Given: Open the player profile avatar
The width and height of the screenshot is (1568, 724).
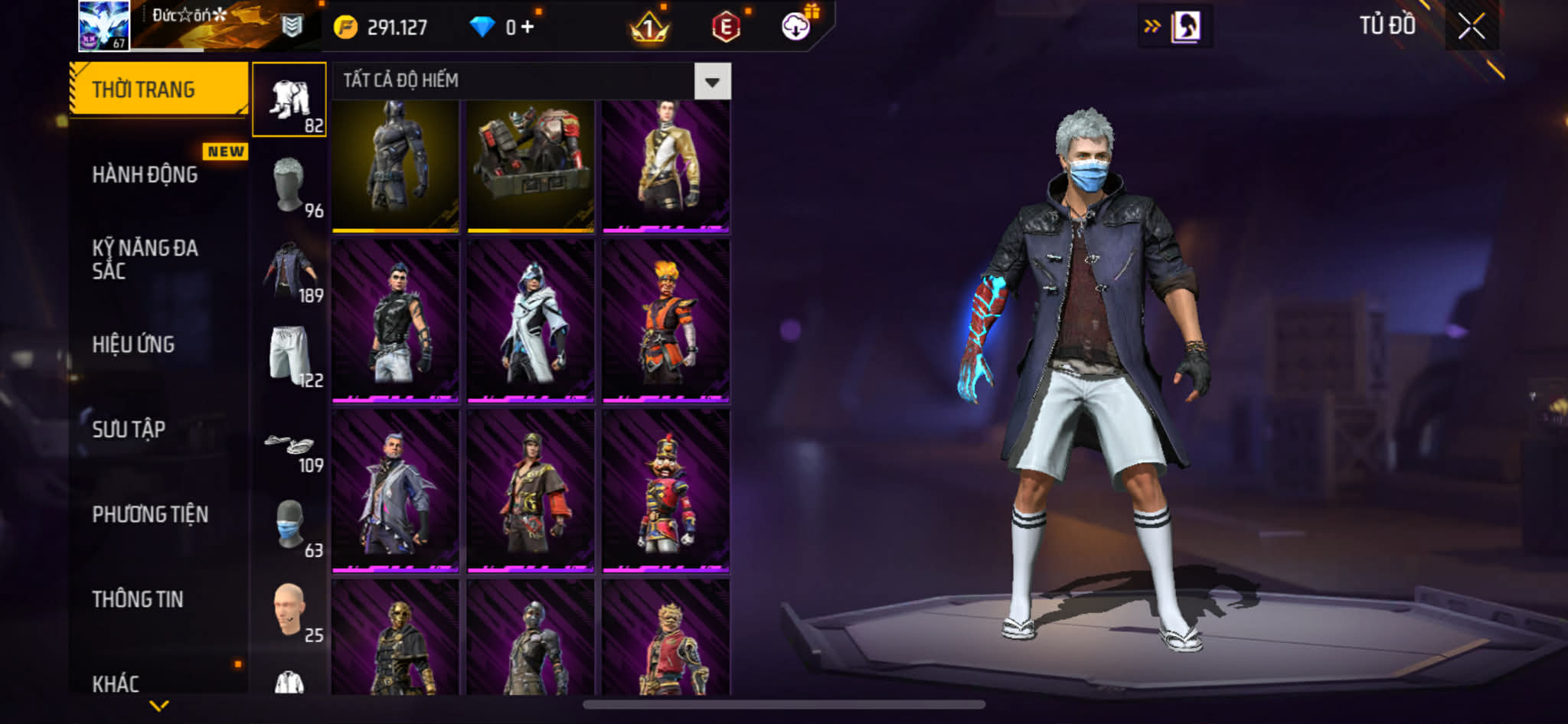Looking at the screenshot, I should (103, 26).
